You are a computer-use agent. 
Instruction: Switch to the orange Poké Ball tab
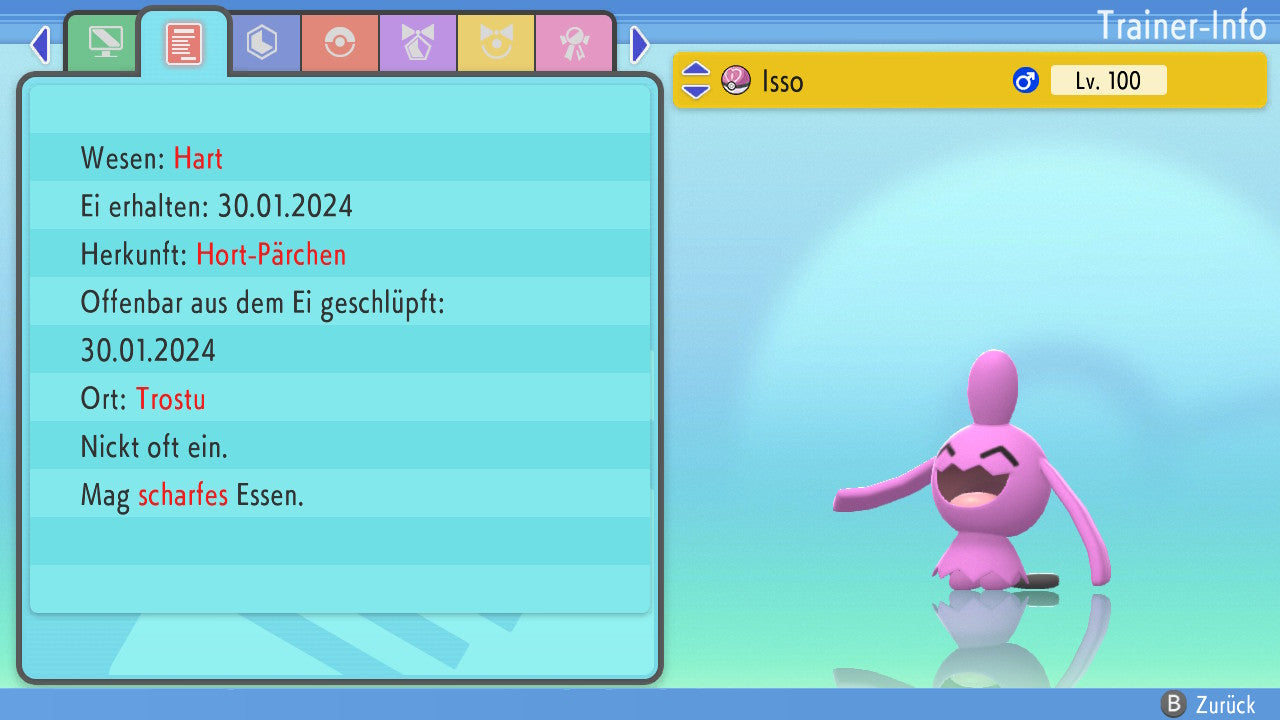click(340, 43)
